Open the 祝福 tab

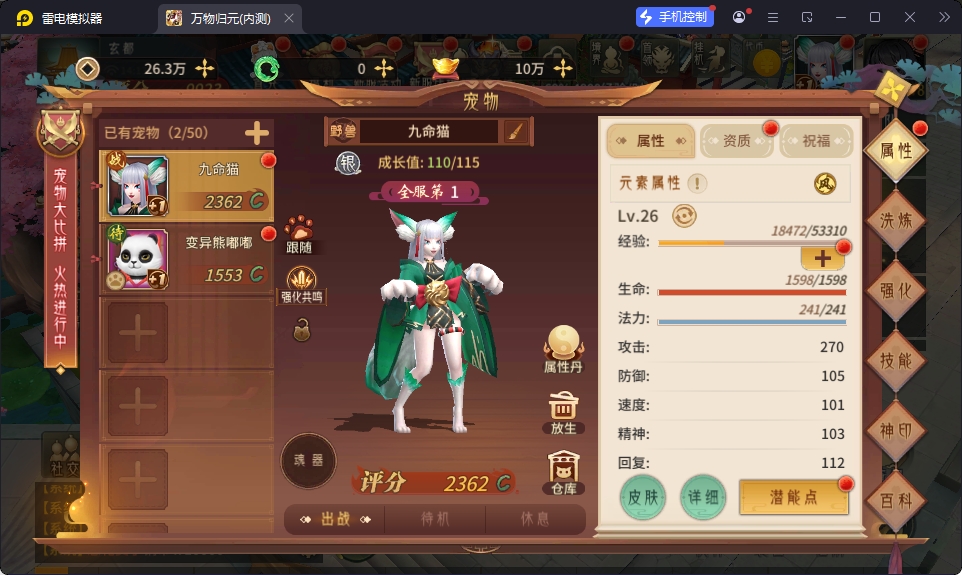816,141
